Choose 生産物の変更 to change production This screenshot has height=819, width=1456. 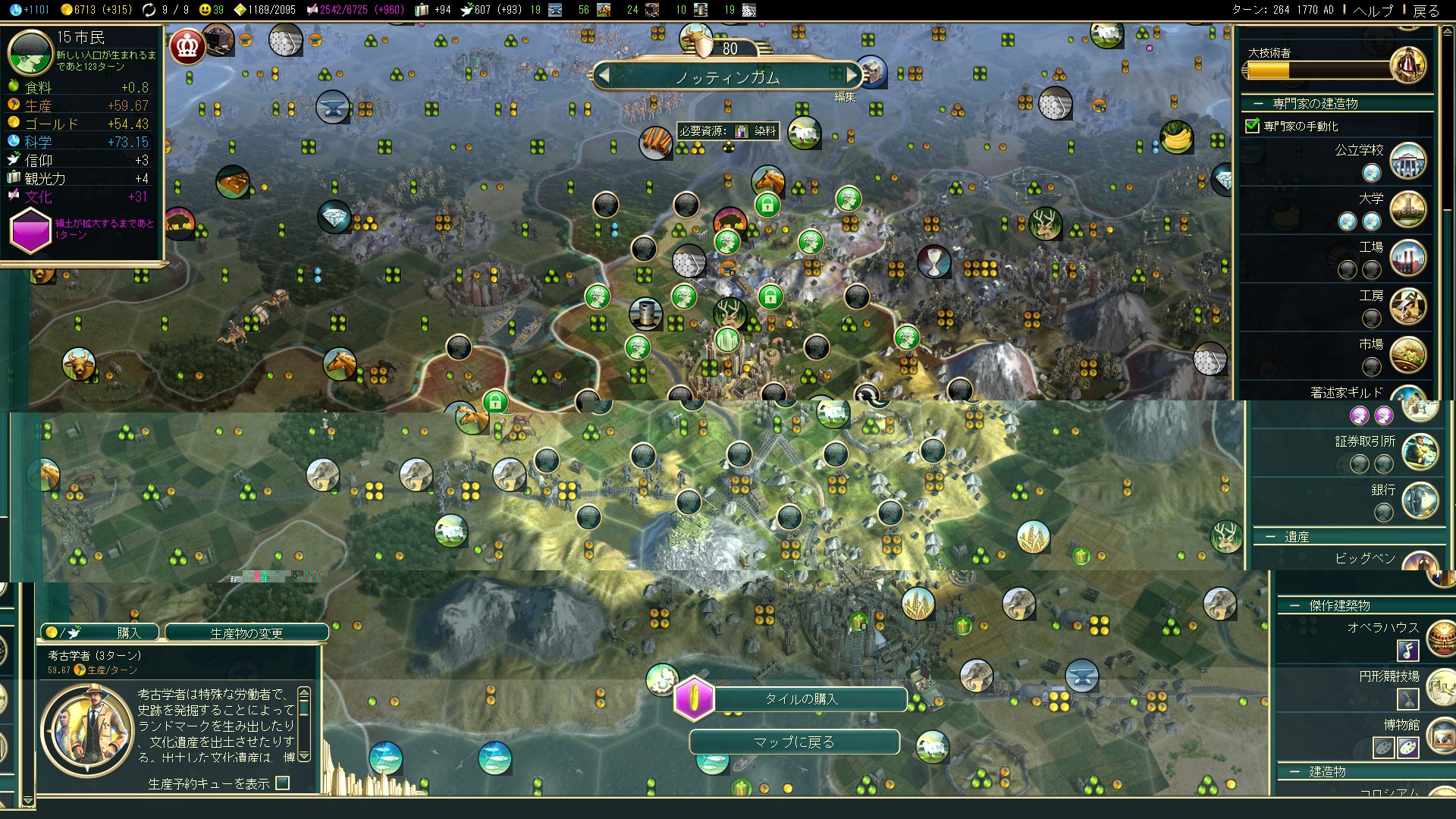(x=246, y=632)
